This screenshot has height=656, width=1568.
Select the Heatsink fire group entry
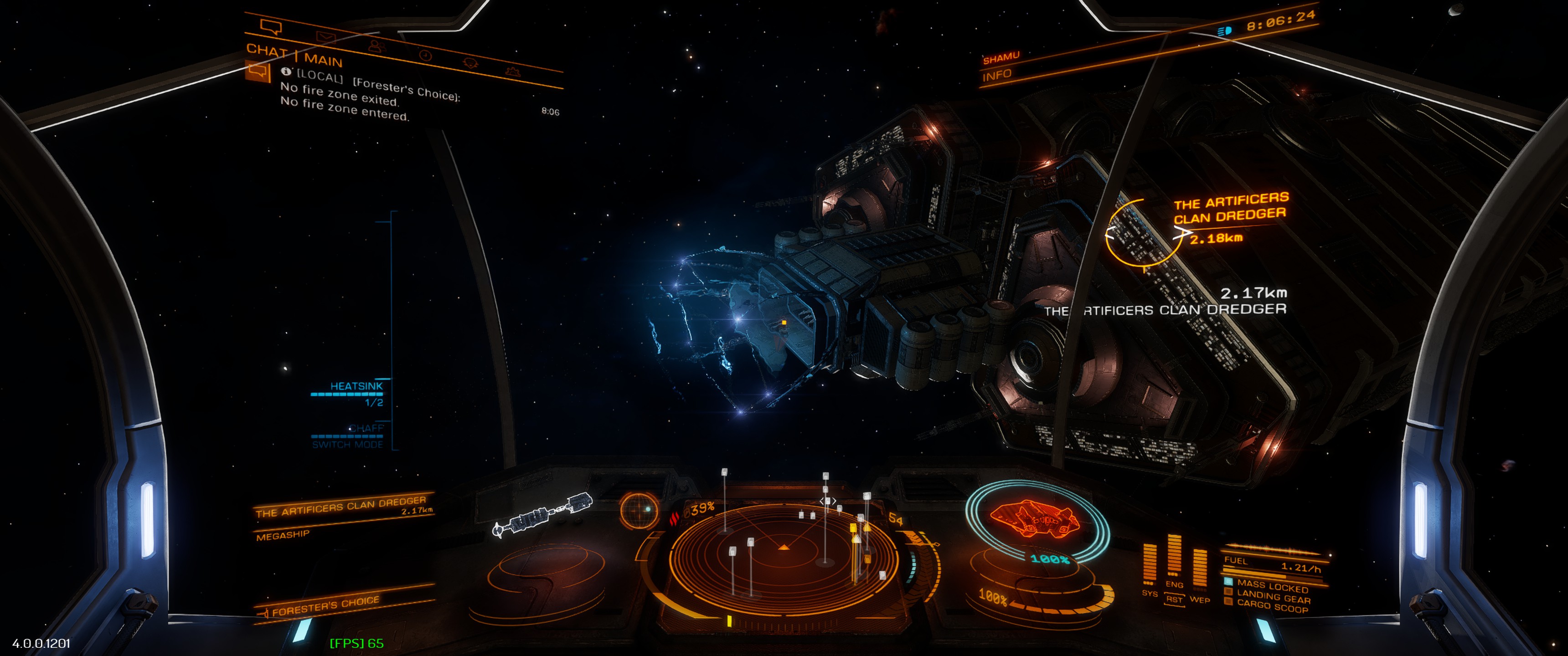pyautogui.click(x=356, y=386)
